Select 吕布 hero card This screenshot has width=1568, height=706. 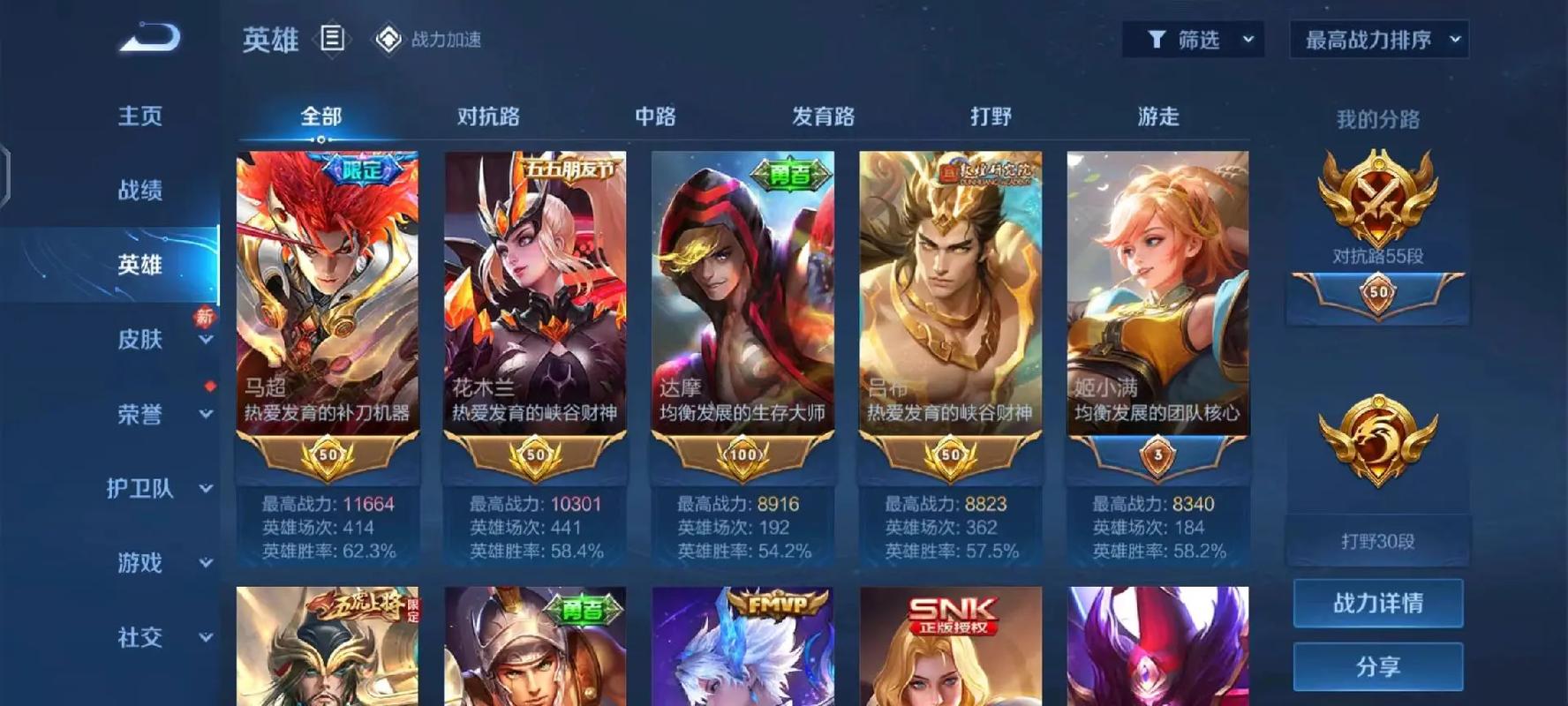(951, 291)
